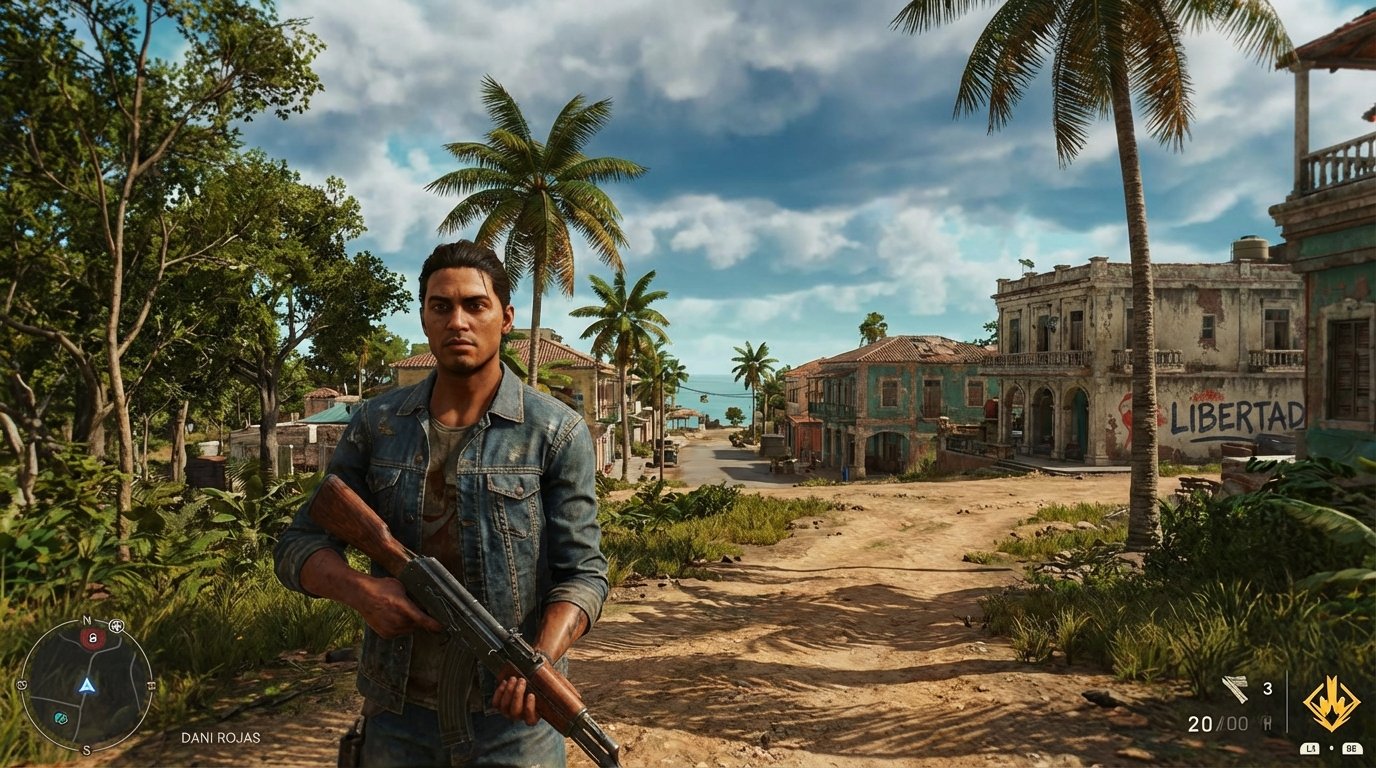
Task: Click the red enemy alert icon on minimap
Action: click(x=92, y=639)
